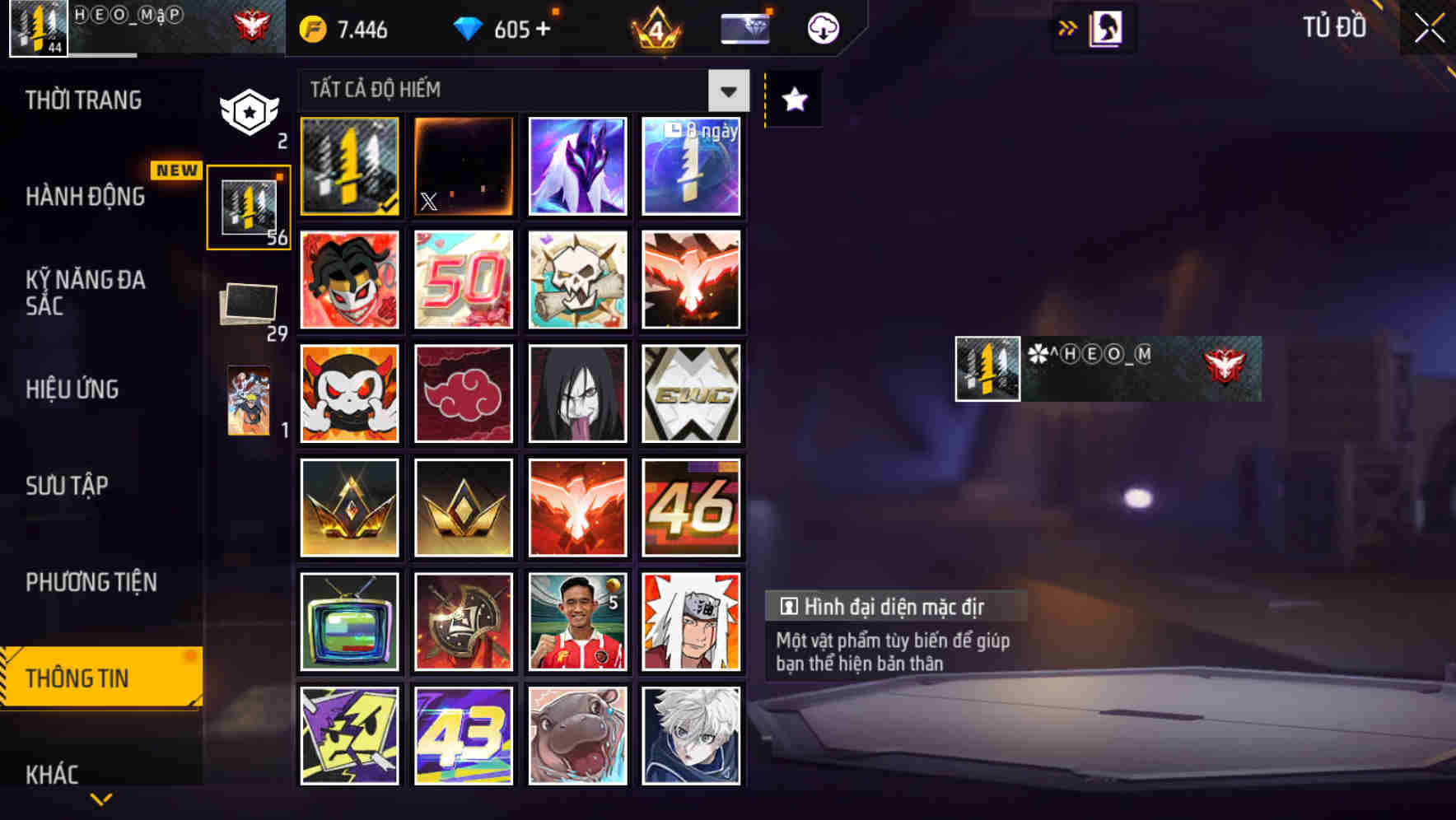The width and height of the screenshot is (1456, 820).
Task: Select the Jiraiya avatar thumbnail
Action: tap(691, 621)
